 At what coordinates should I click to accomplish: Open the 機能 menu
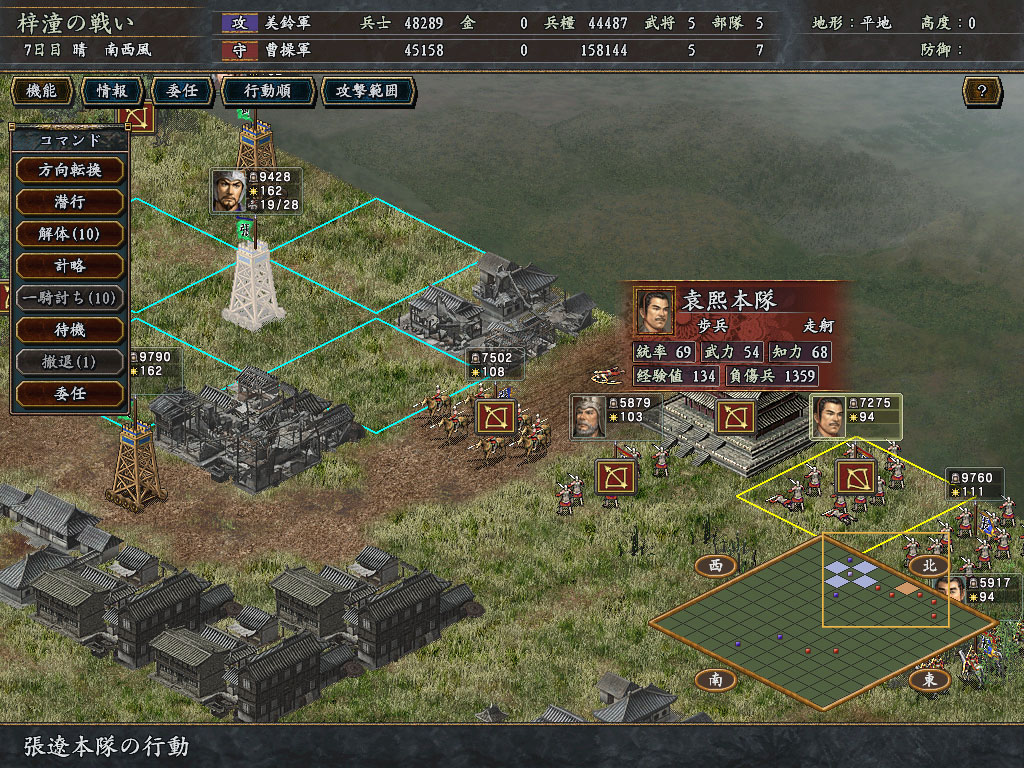pos(41,91)
